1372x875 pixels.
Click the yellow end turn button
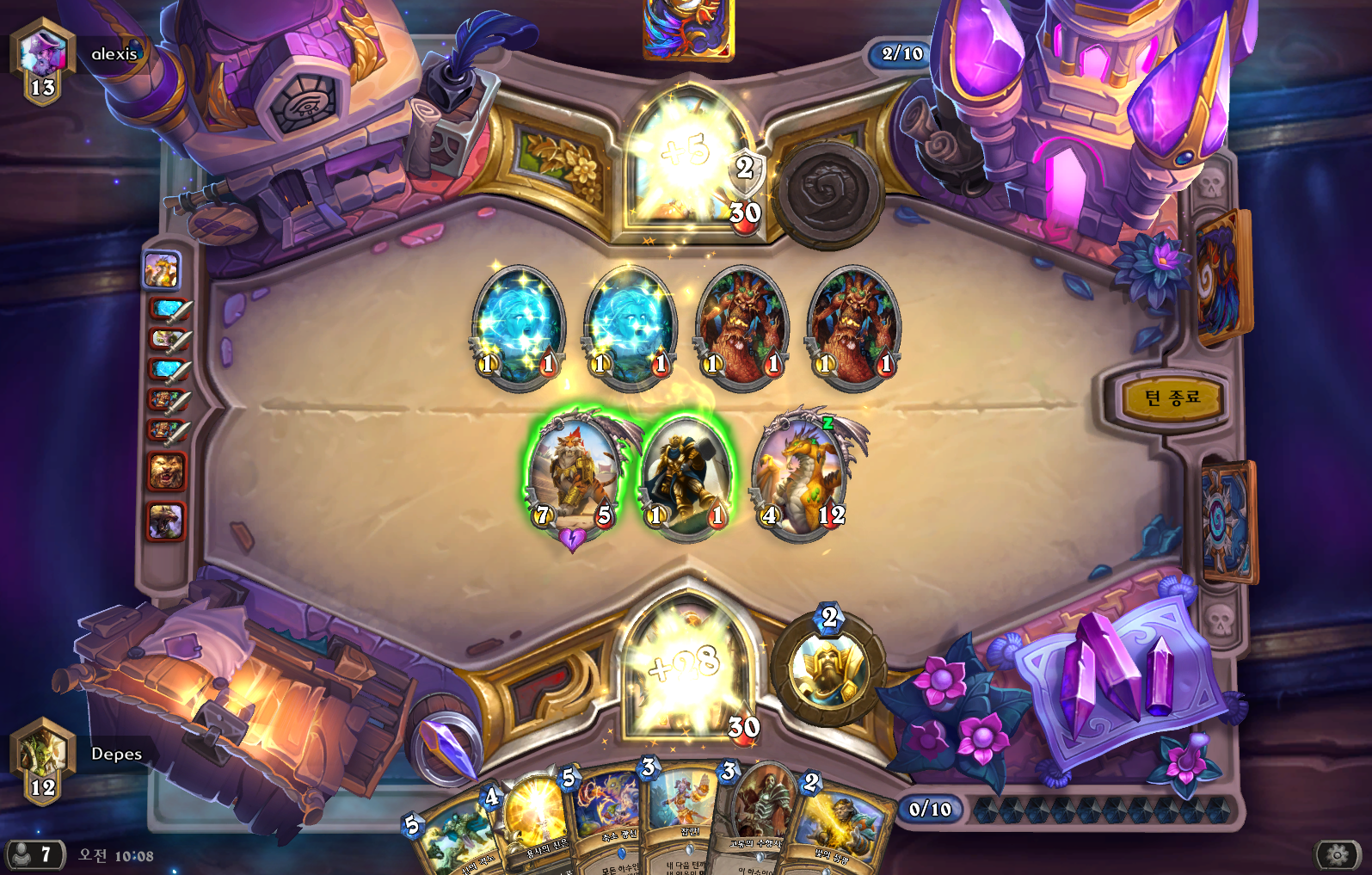point(1172,397)
